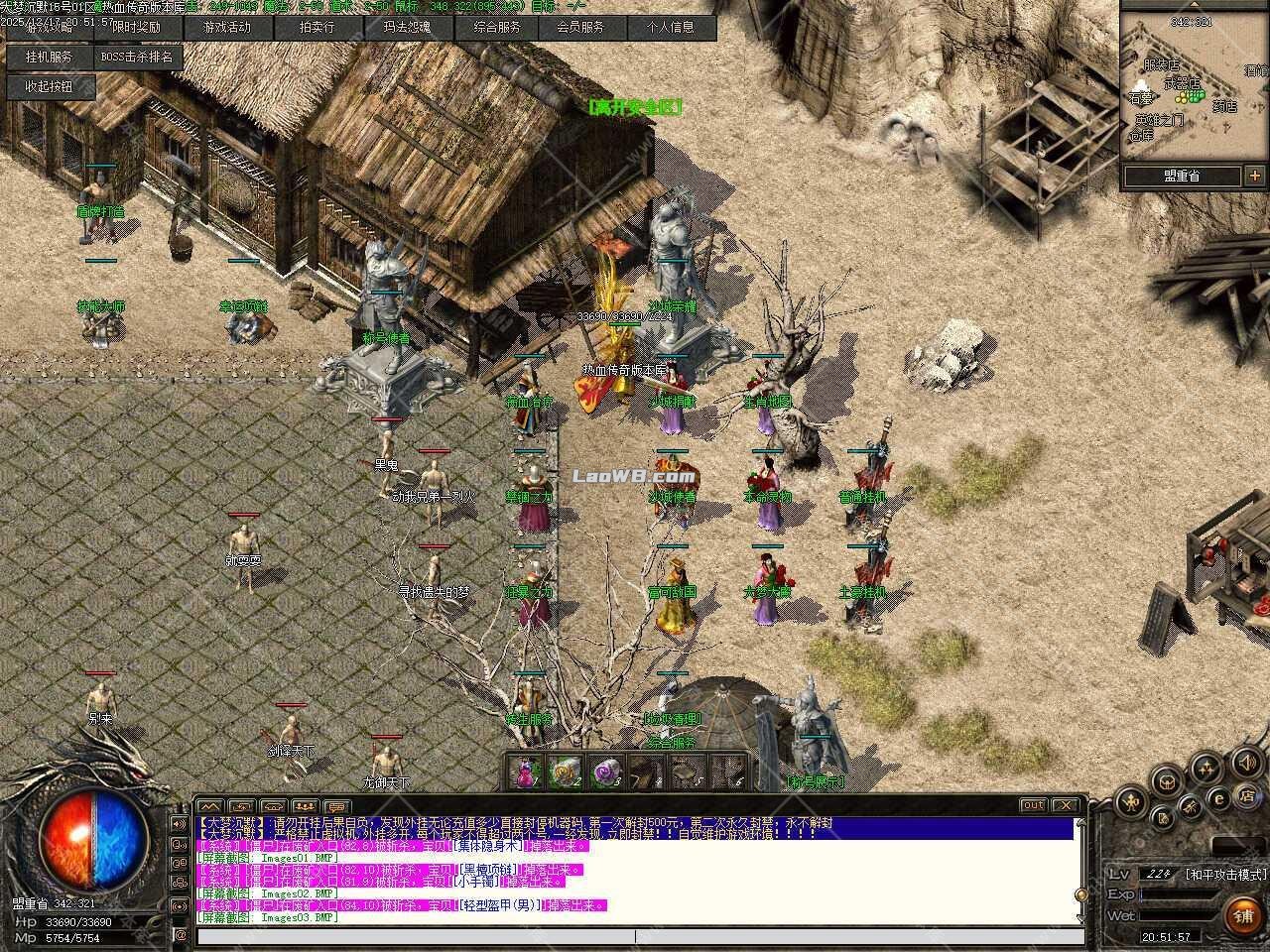Open the 个人信息 personal info menu
Image resolution: width=1270 pixels, height=952 pixels.
click(x=674, y=28)
